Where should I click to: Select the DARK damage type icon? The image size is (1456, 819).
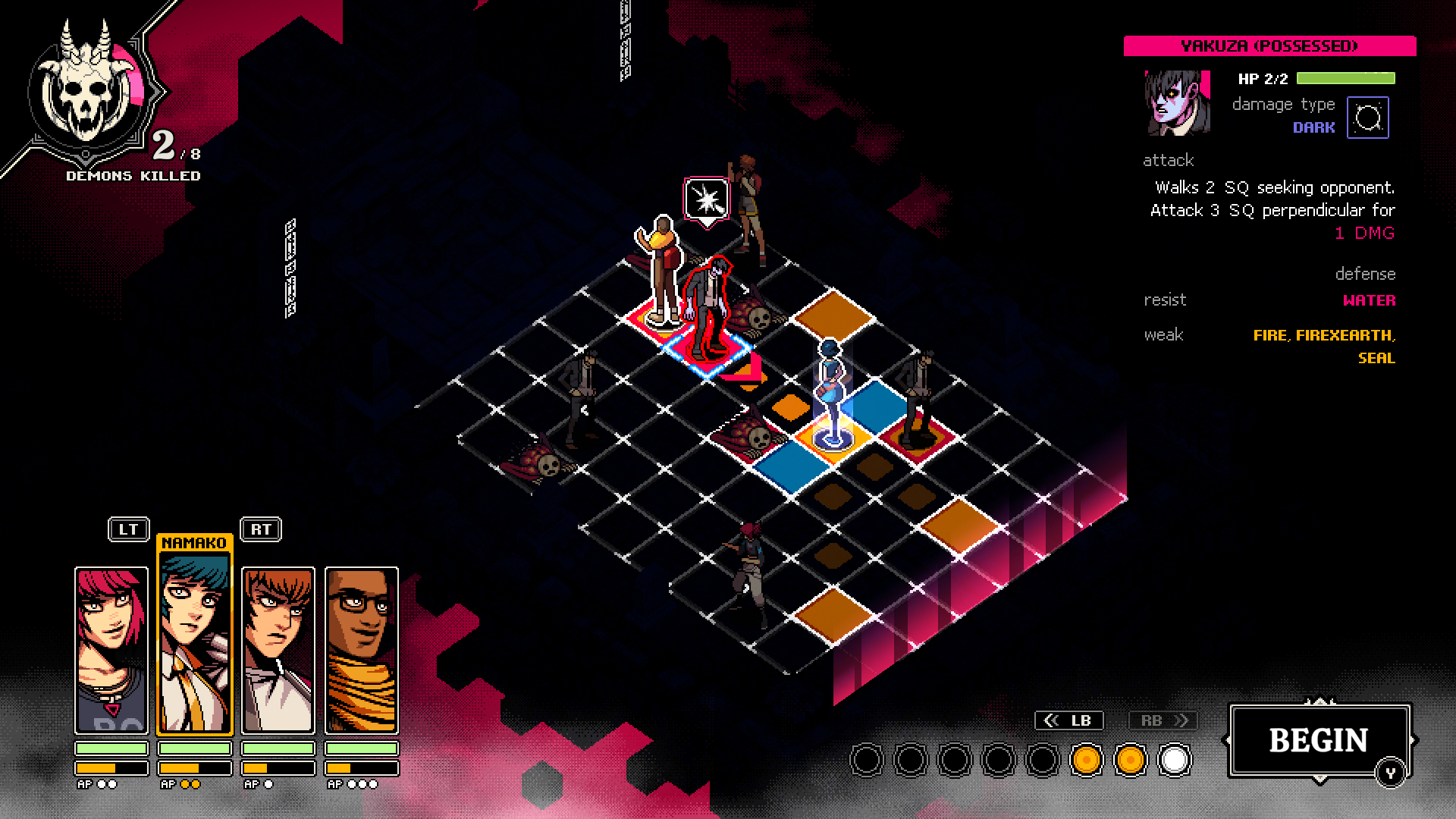tap(1367, 116)
